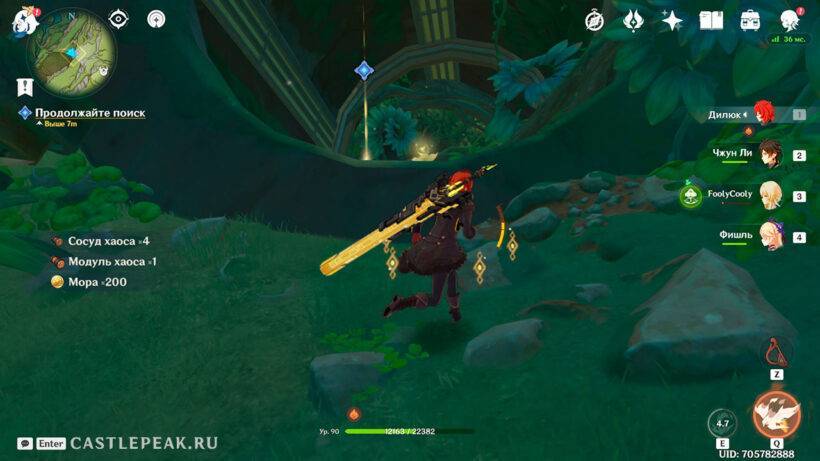Open the chat speech bubble icon
The width and height of the screenshot is (820, 461).
(24, 443)
